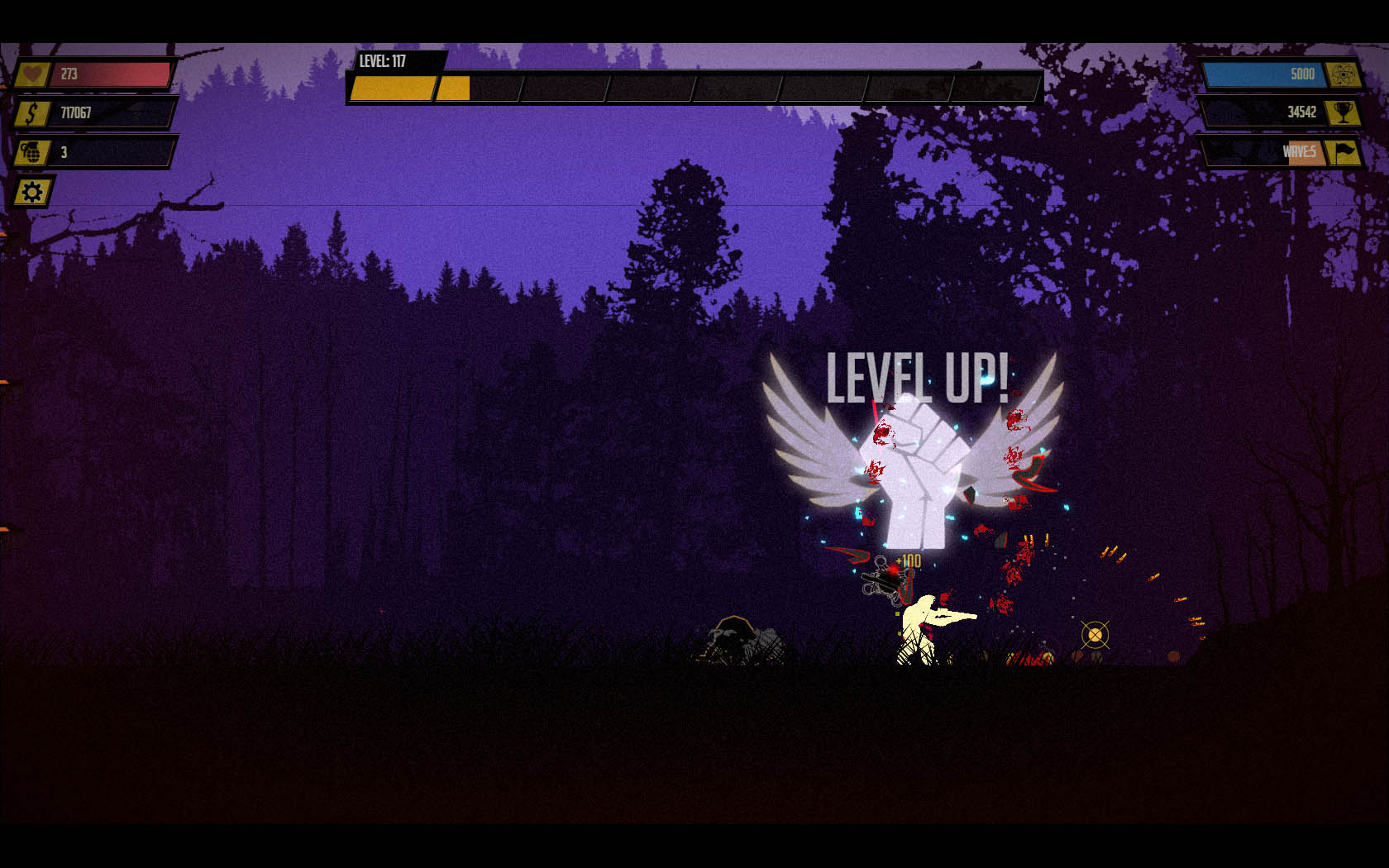Click the heart icon on the health bar
The width and height of the screenshot is (1389, 868).
point(31,74)
